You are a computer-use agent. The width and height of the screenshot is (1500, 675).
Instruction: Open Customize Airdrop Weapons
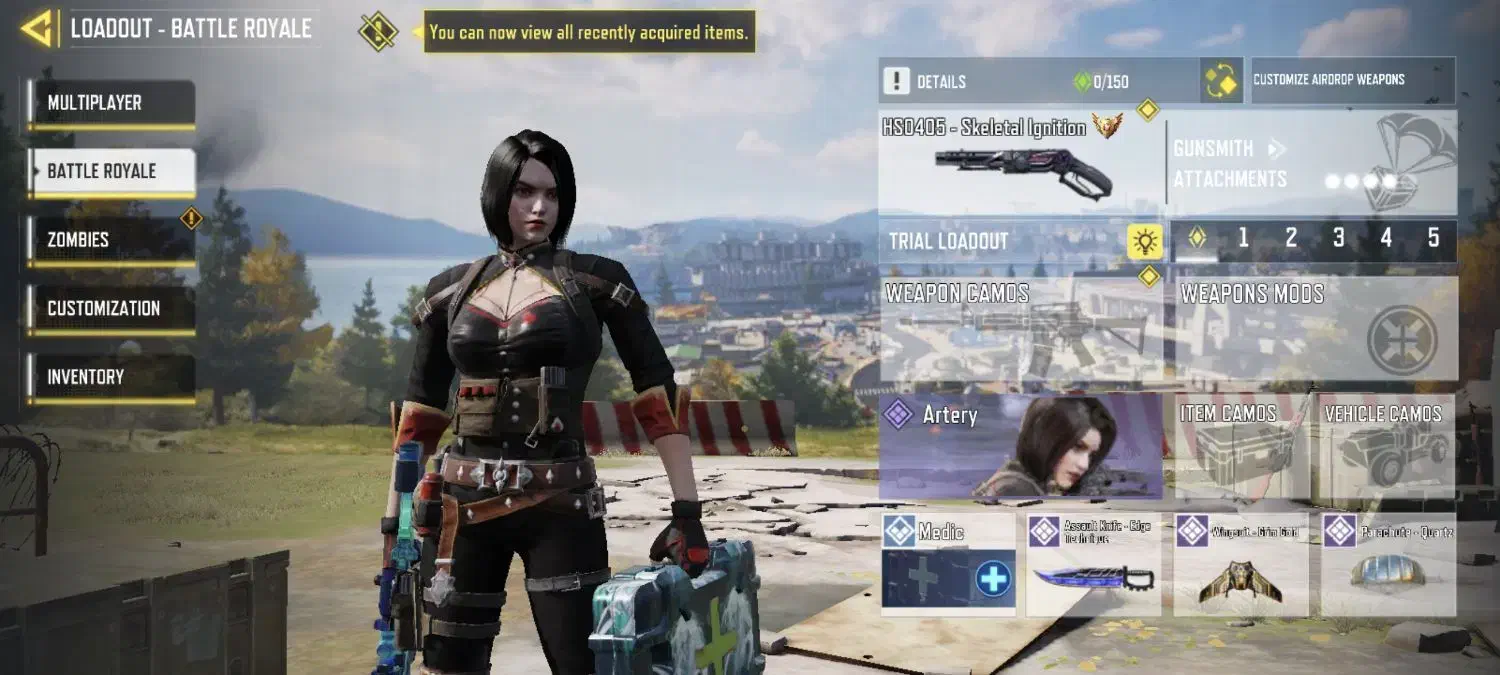coord(1352,80)
